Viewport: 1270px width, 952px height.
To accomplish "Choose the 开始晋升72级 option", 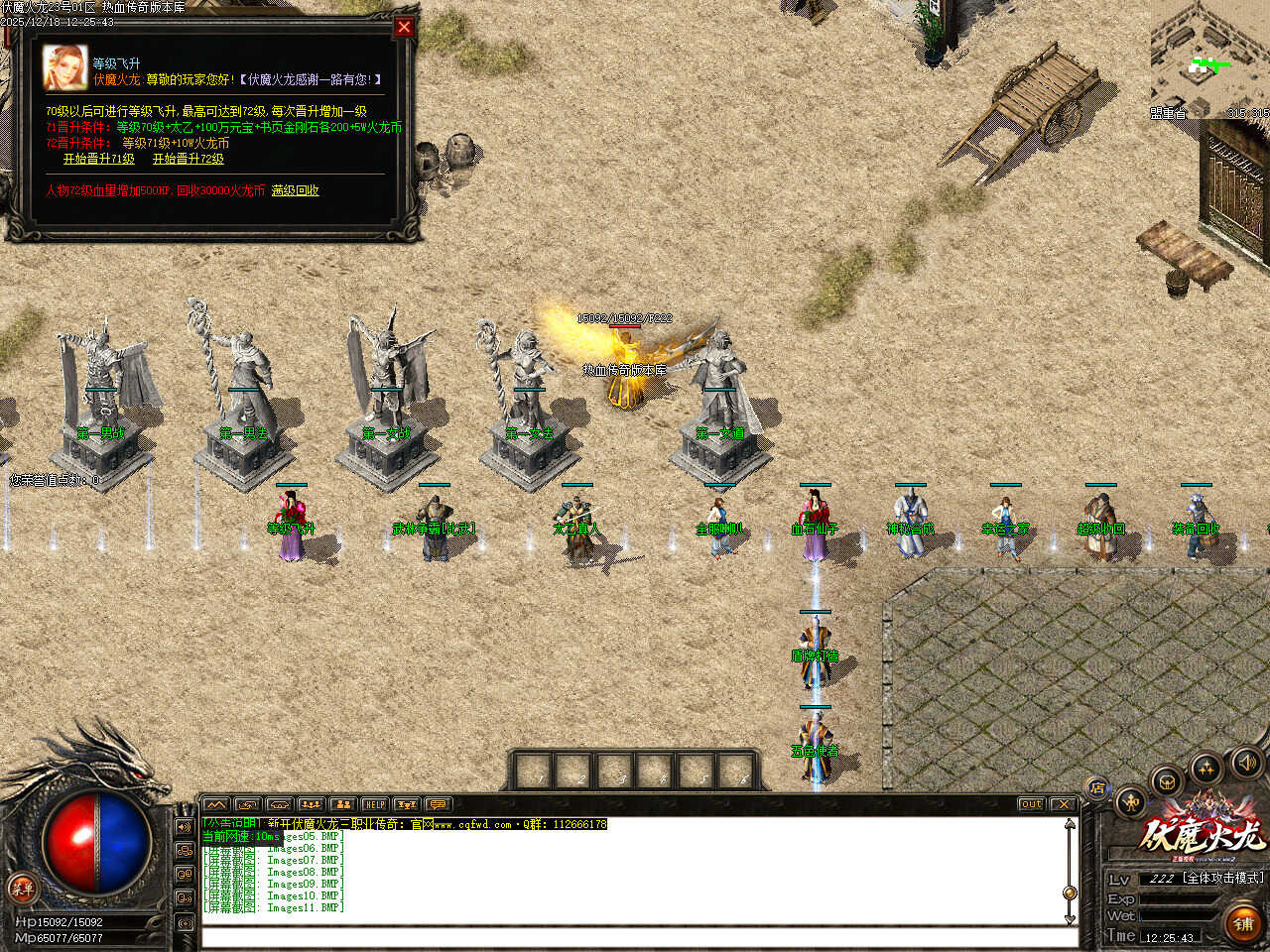I will click(x=189, y=159).
